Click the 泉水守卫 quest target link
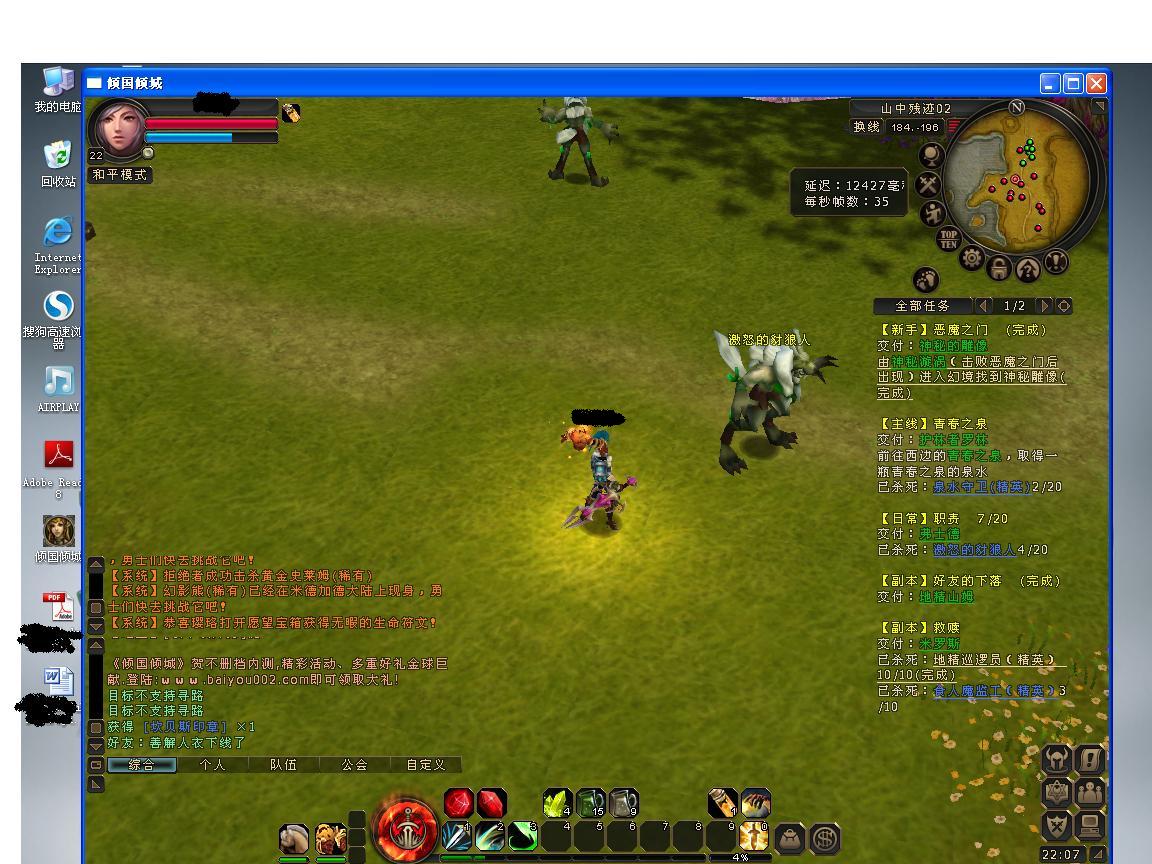The image size is (1152, 864). (x=981, y=487)
